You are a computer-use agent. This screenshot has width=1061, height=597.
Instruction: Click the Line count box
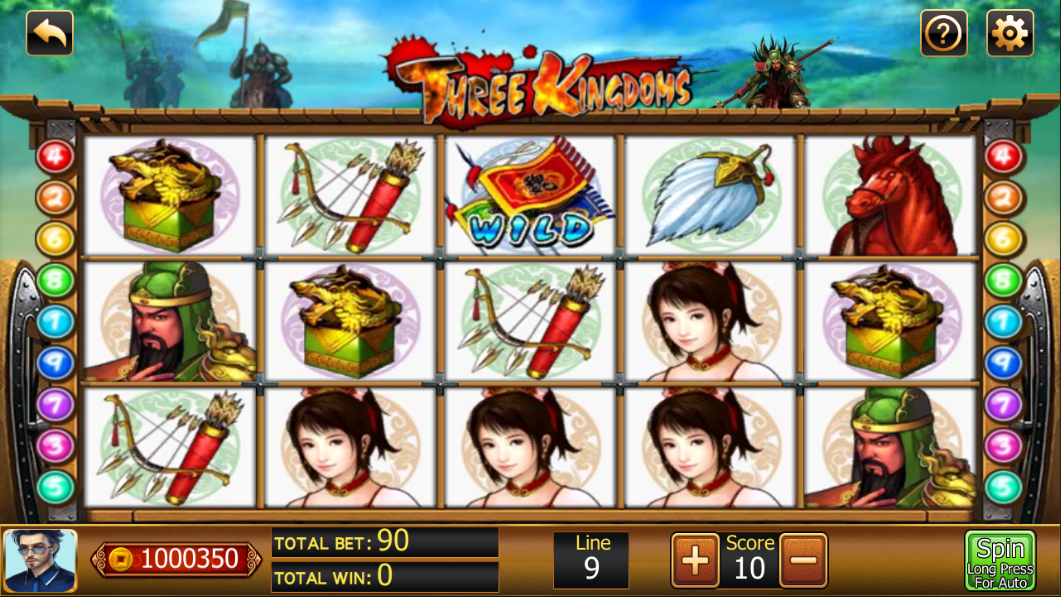tap(592, 559)
